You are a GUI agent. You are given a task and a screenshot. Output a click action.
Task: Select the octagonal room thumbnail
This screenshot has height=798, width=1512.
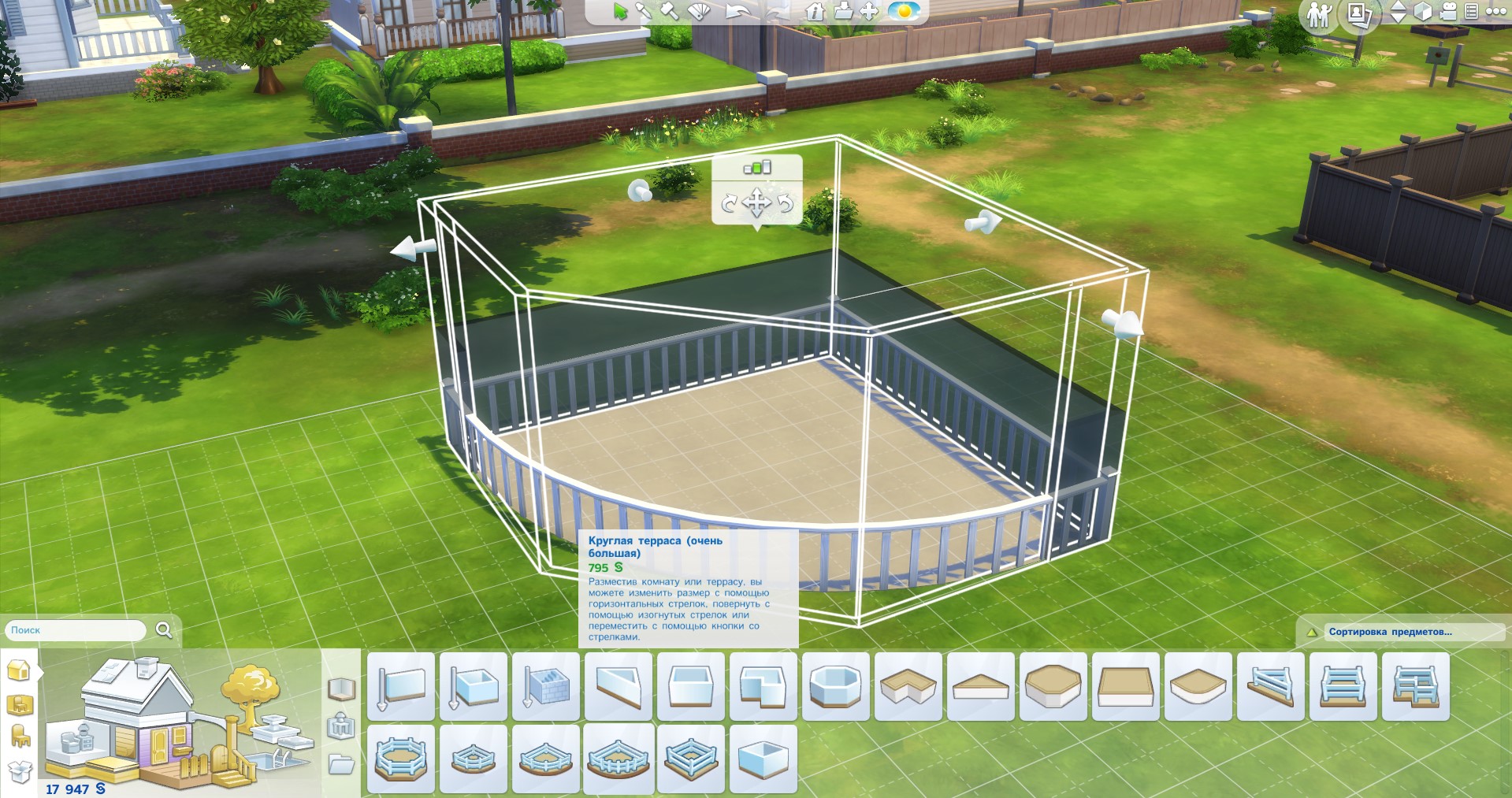835,686
